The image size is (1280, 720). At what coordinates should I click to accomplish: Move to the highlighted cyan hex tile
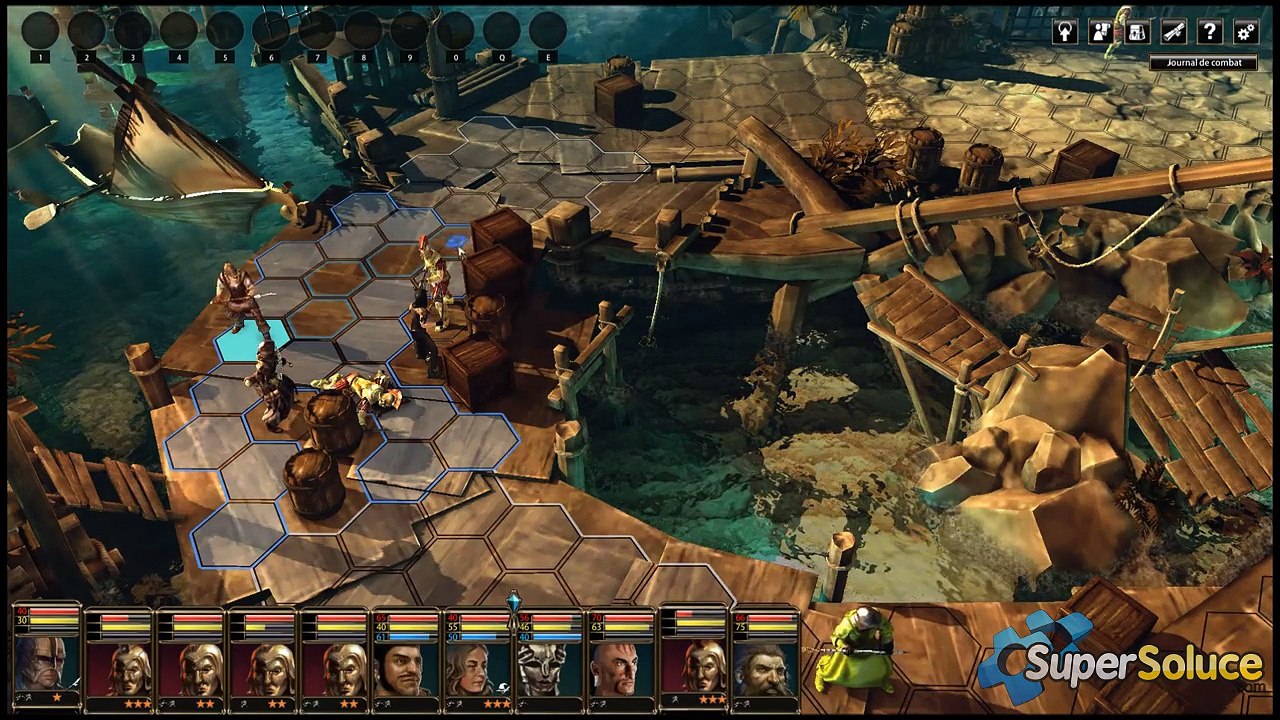click(250, 341)
